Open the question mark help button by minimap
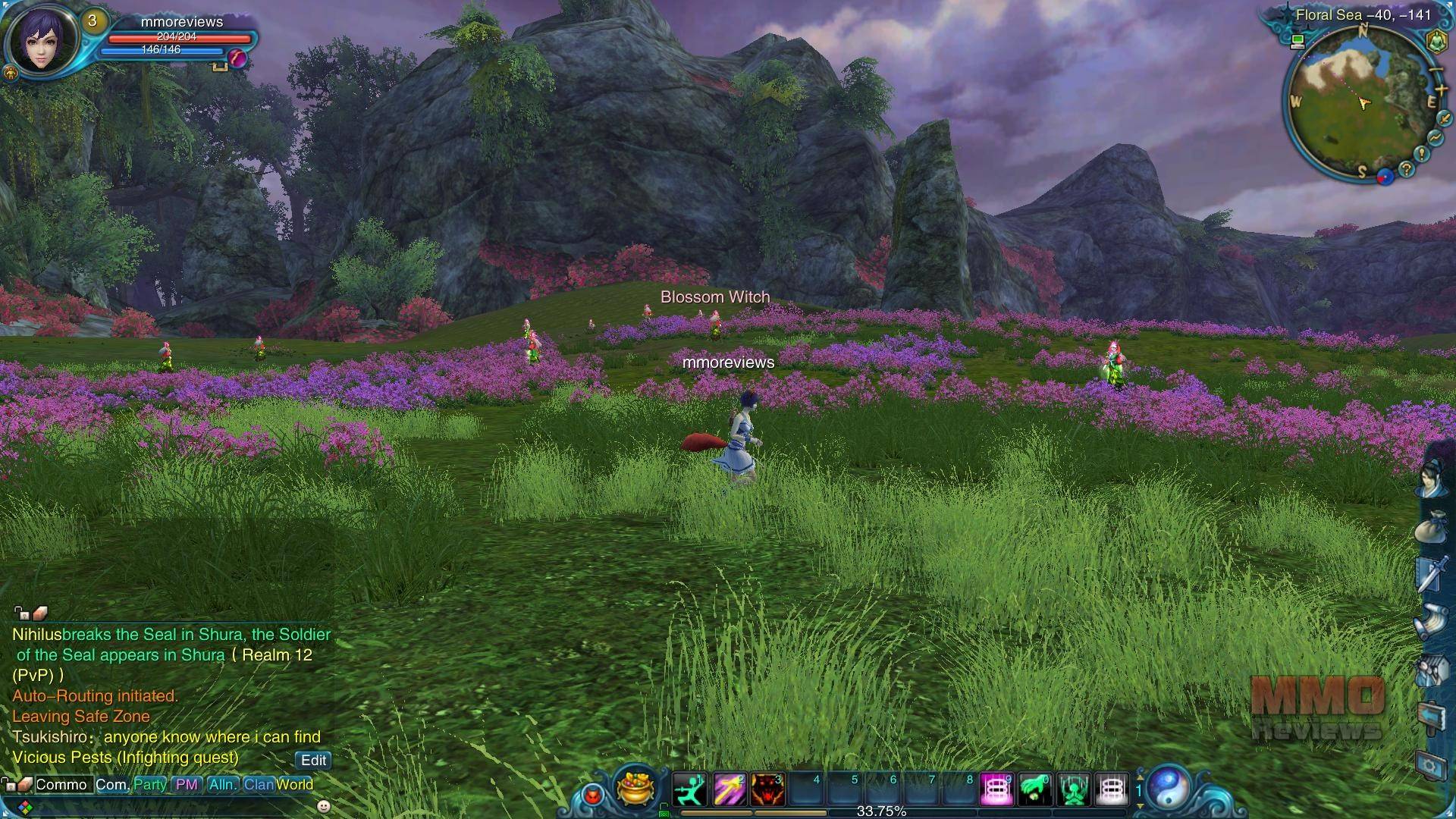 [x=1406, y=169]
